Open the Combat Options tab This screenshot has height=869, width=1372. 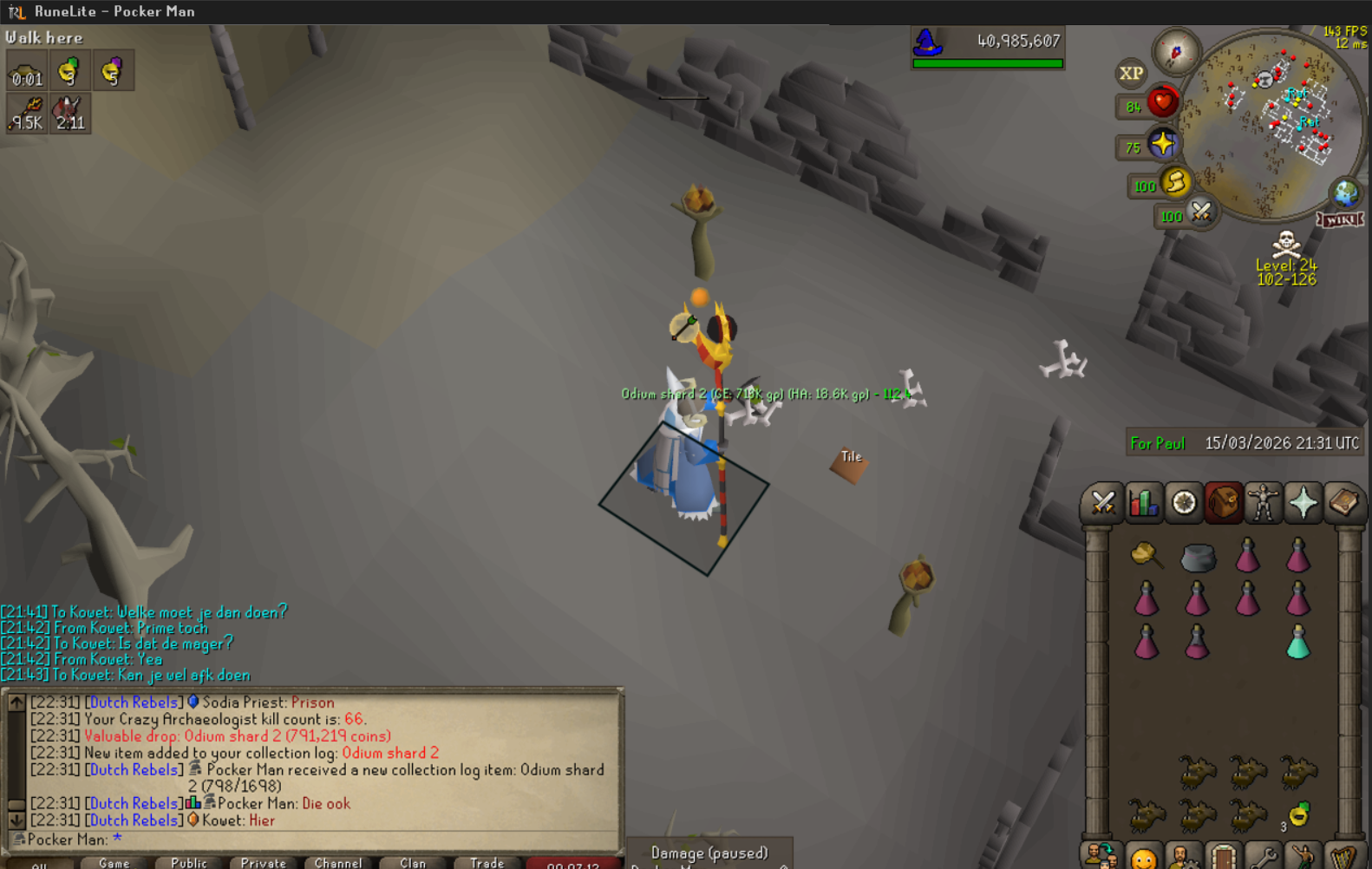click(x=1102, y=503)
